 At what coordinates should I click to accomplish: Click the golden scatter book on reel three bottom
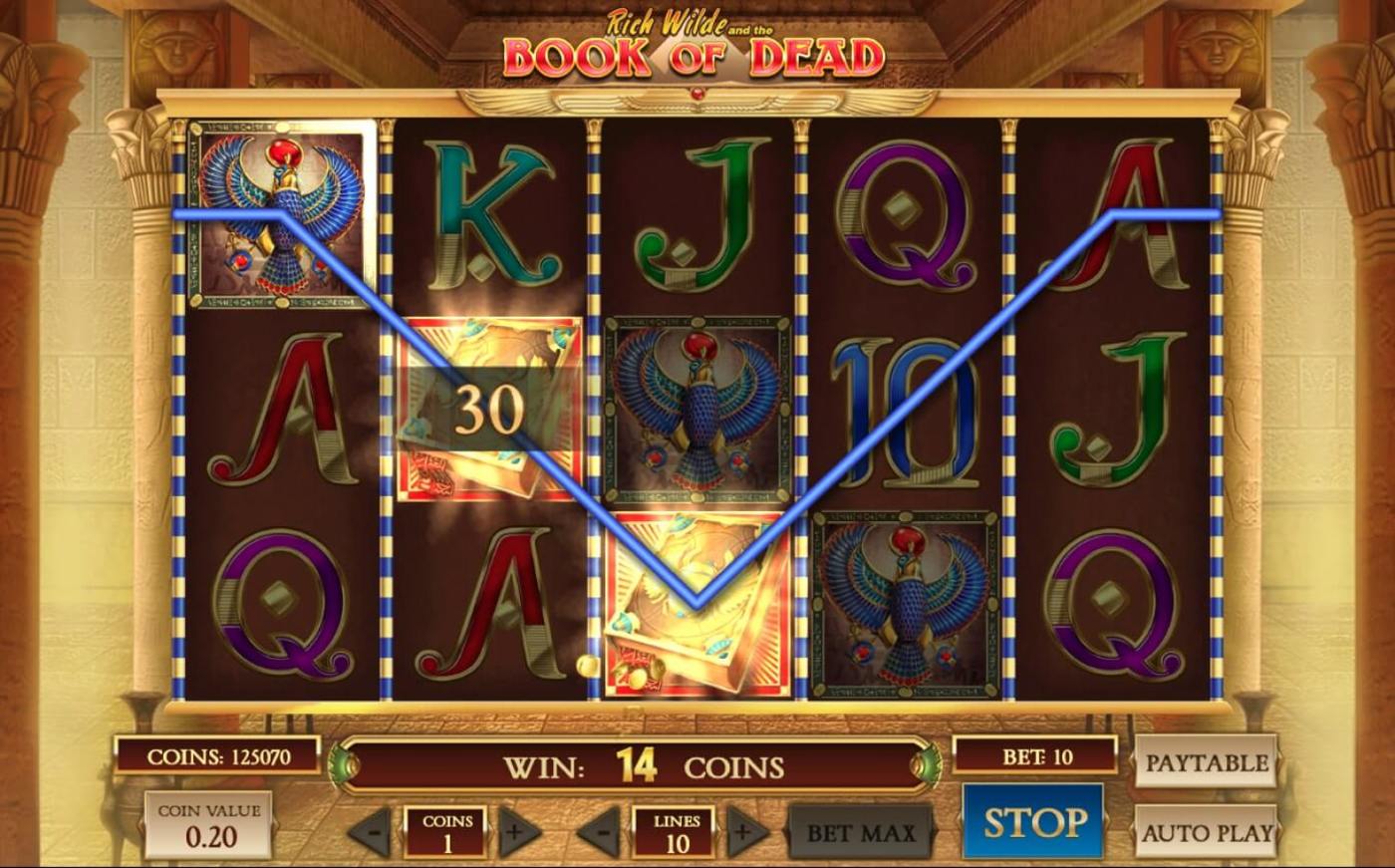coord(693,603)
